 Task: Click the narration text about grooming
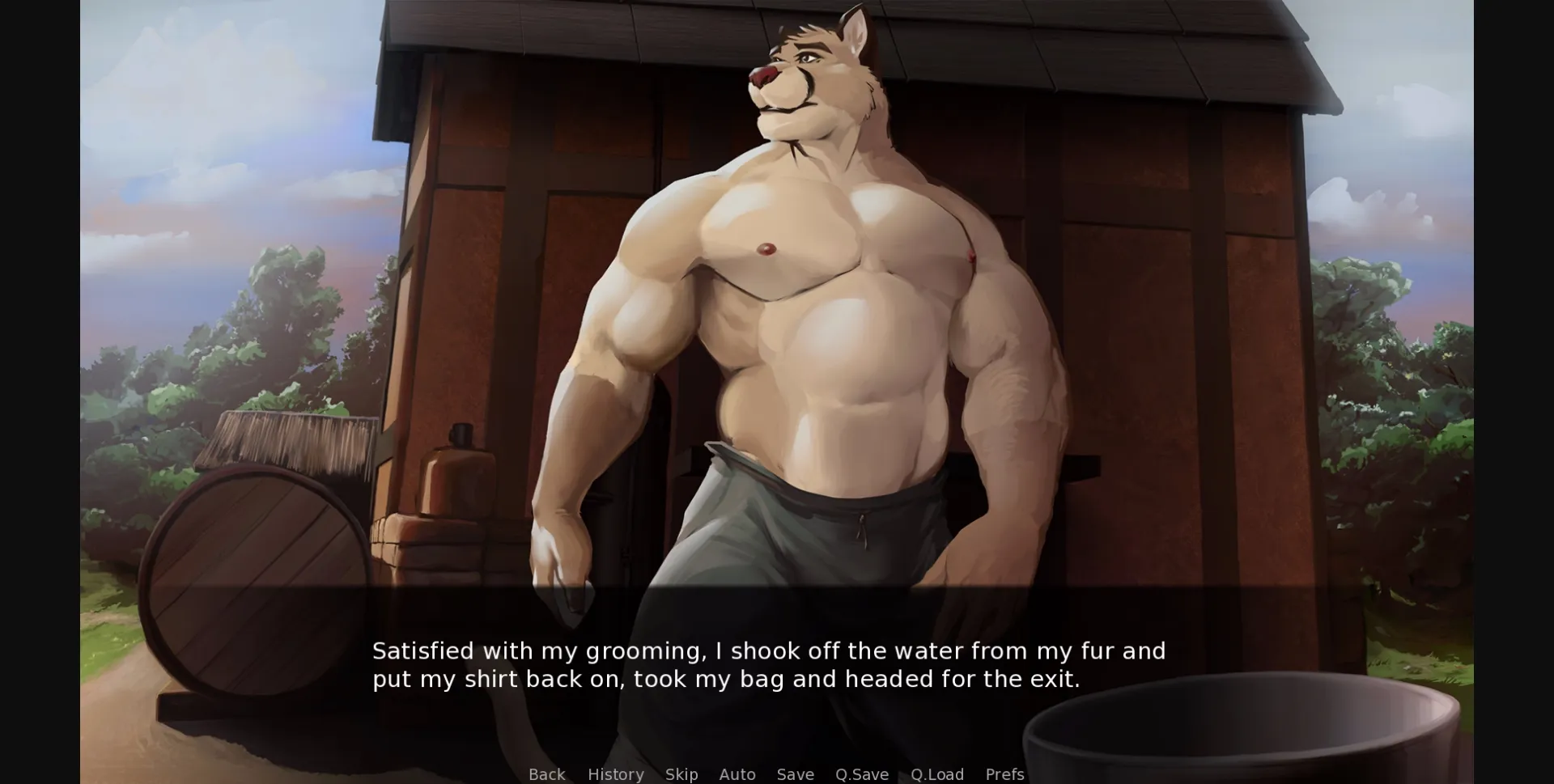click(x=769, y=665)
